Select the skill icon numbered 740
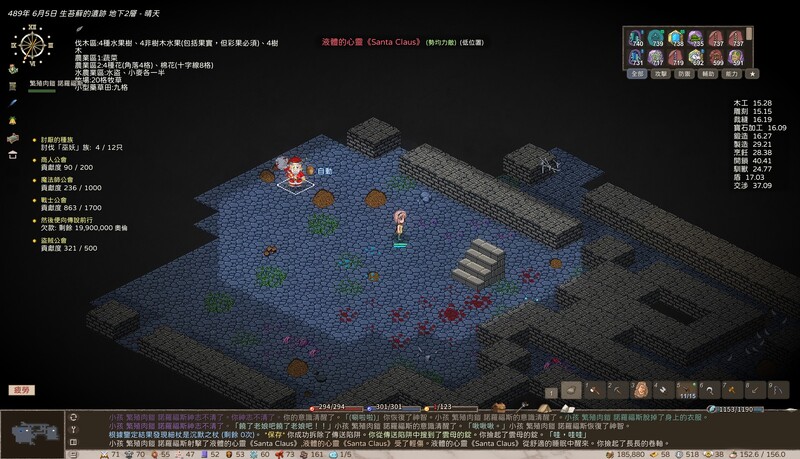This screenshot has height=459, width=800. (x=637, y=39)
